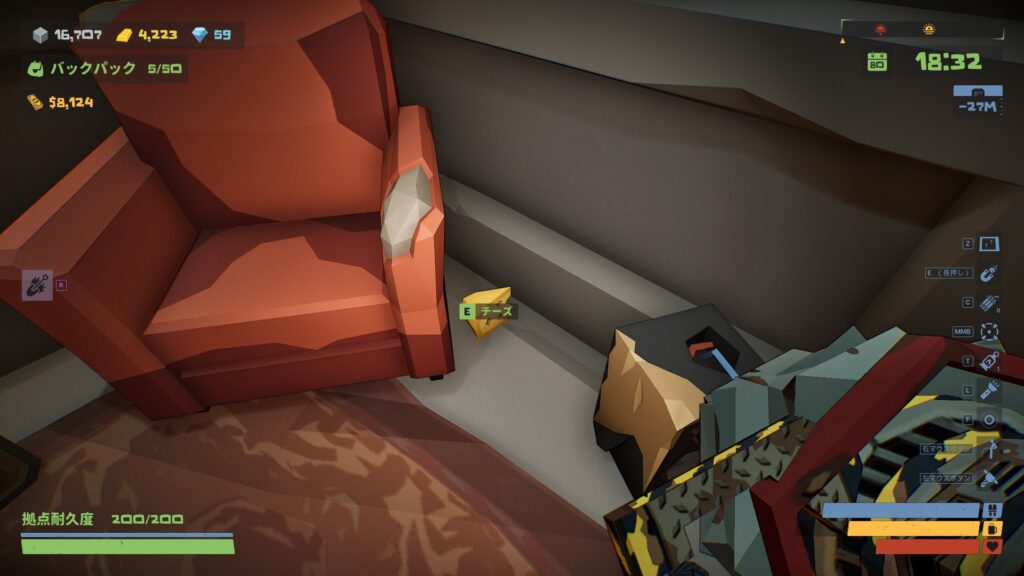This screenshot has height=576, width=1024.
Task: Select the drill tool icon
Action: (989, 477)
